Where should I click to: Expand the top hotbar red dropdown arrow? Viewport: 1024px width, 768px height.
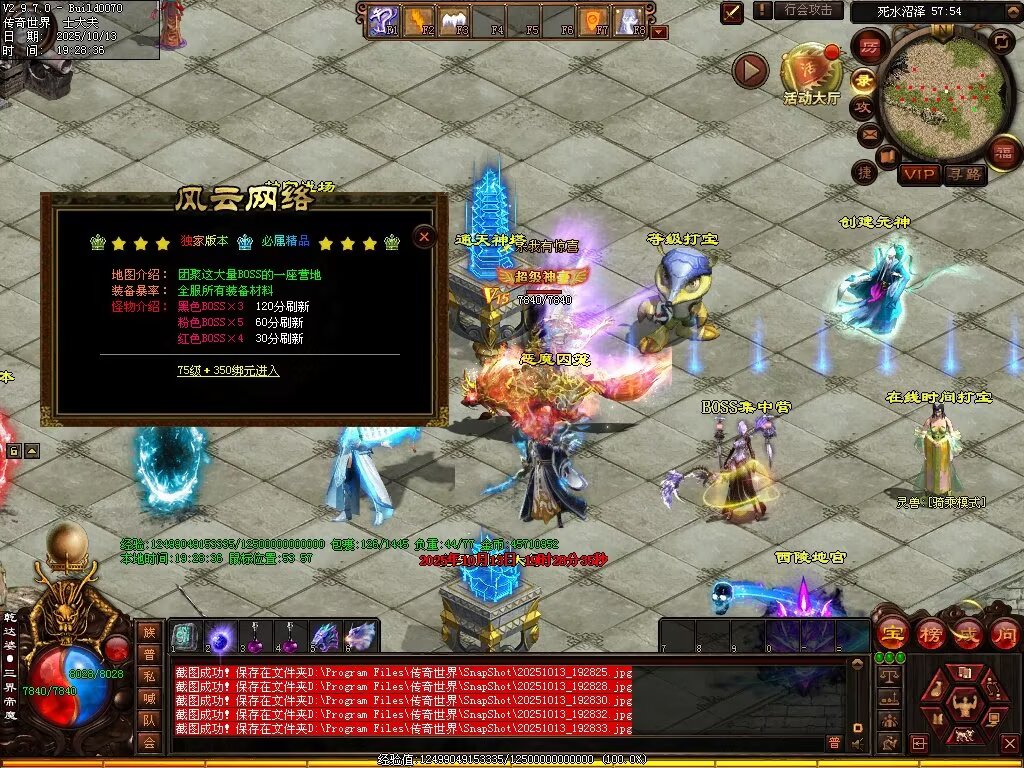(659, 32)
